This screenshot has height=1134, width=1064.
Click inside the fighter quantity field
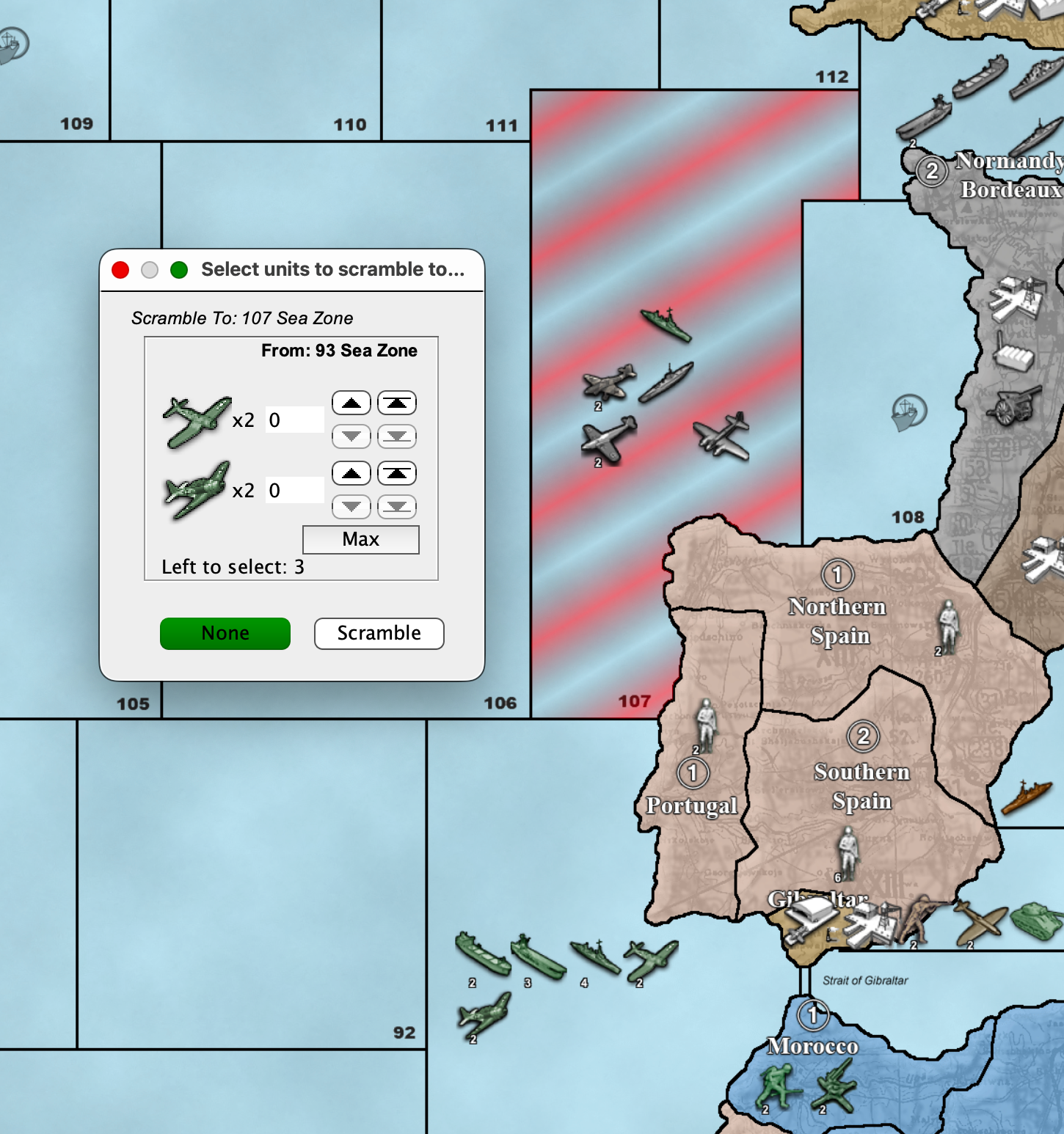pos(294,419)
